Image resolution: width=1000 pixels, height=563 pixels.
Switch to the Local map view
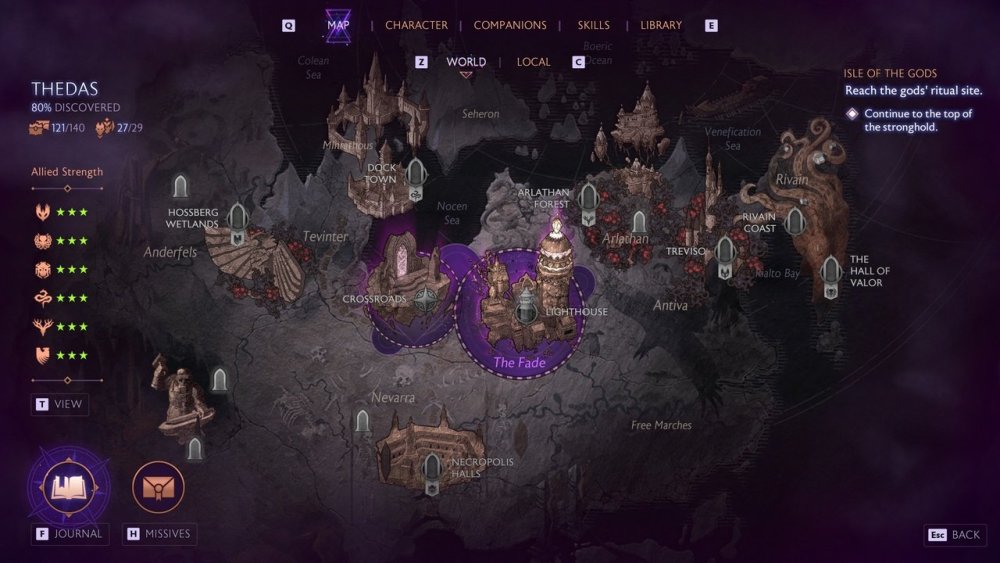[x=533, y=62]
